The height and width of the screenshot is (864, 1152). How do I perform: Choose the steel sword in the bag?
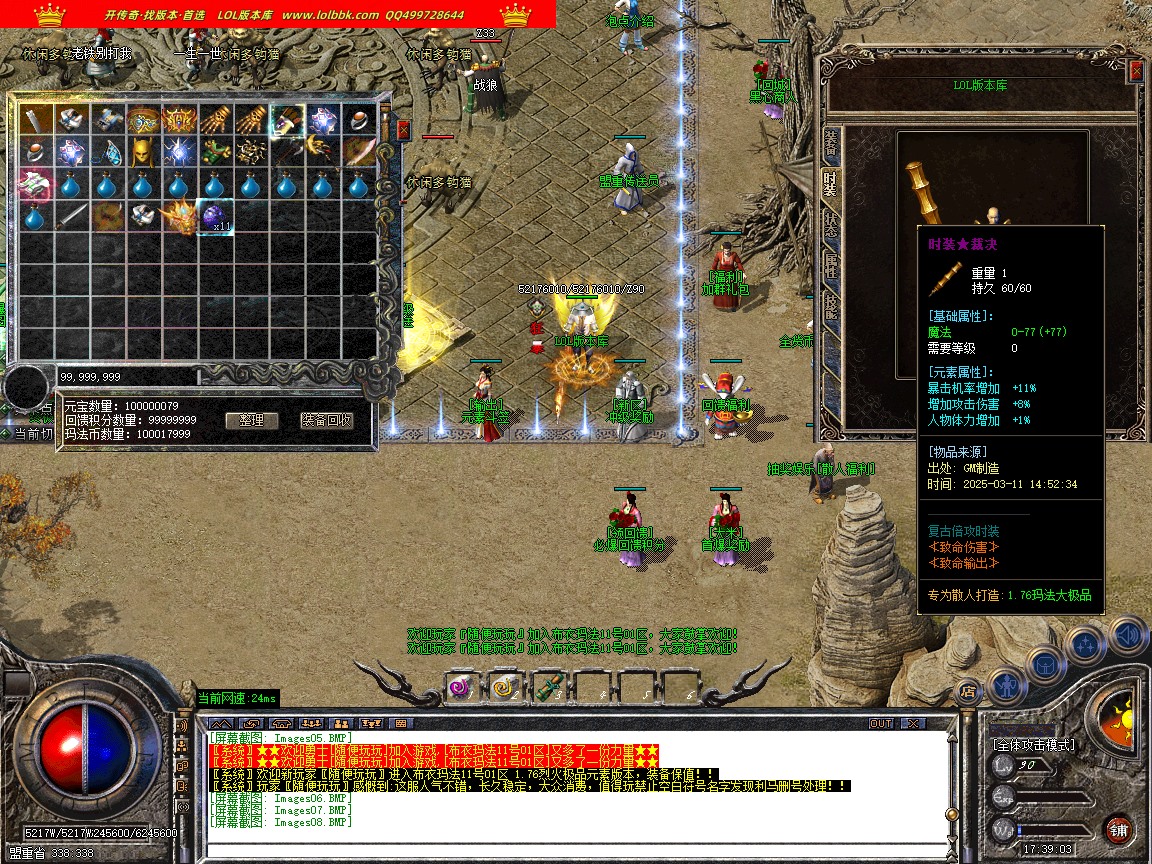(71, 217)
